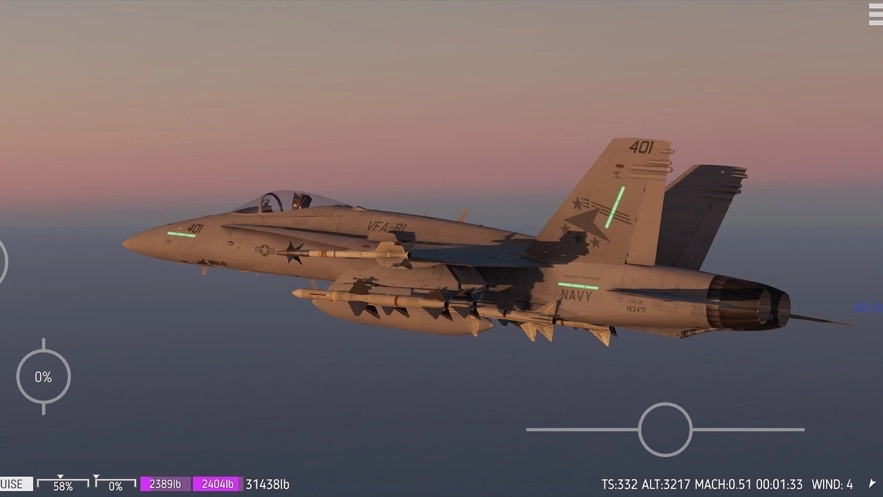Tap the circular 0% throttle control
The height and width of the screenshot is (497, 883).
43,377
